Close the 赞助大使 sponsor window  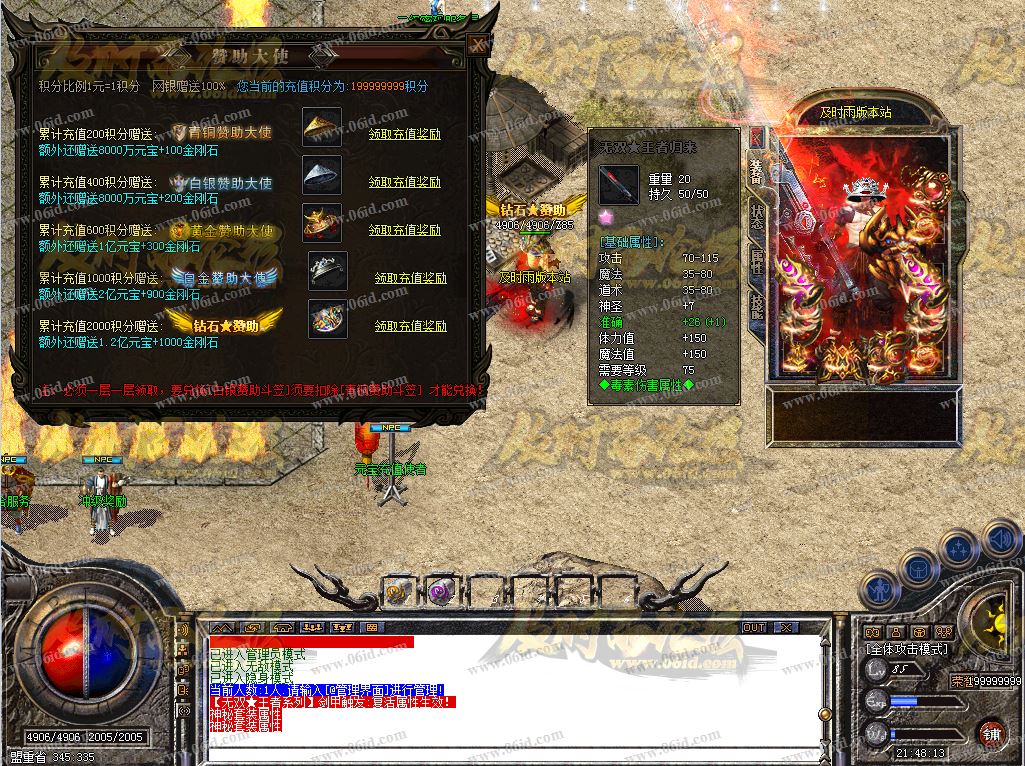click(477, 45)
